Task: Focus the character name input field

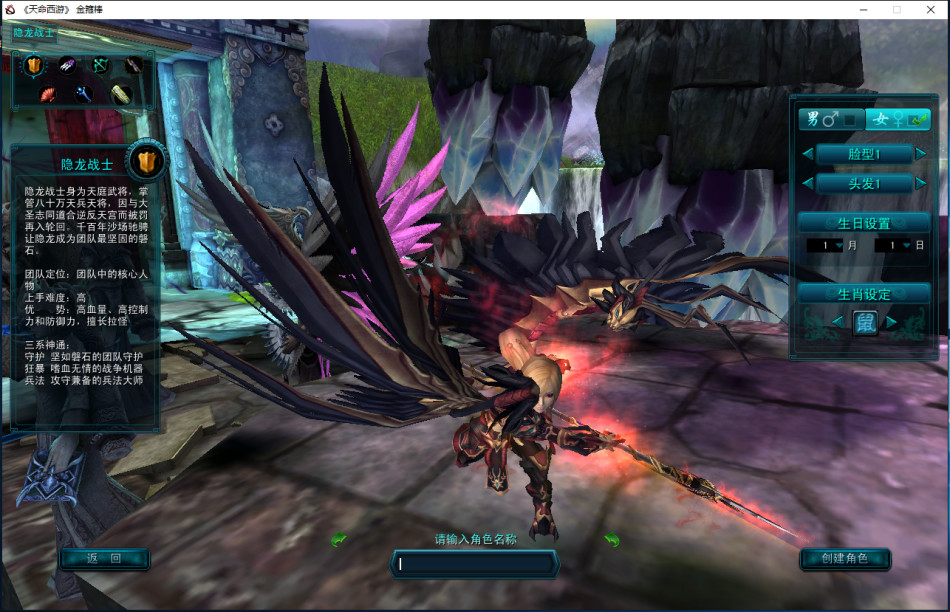Action: tap(475, 564)
